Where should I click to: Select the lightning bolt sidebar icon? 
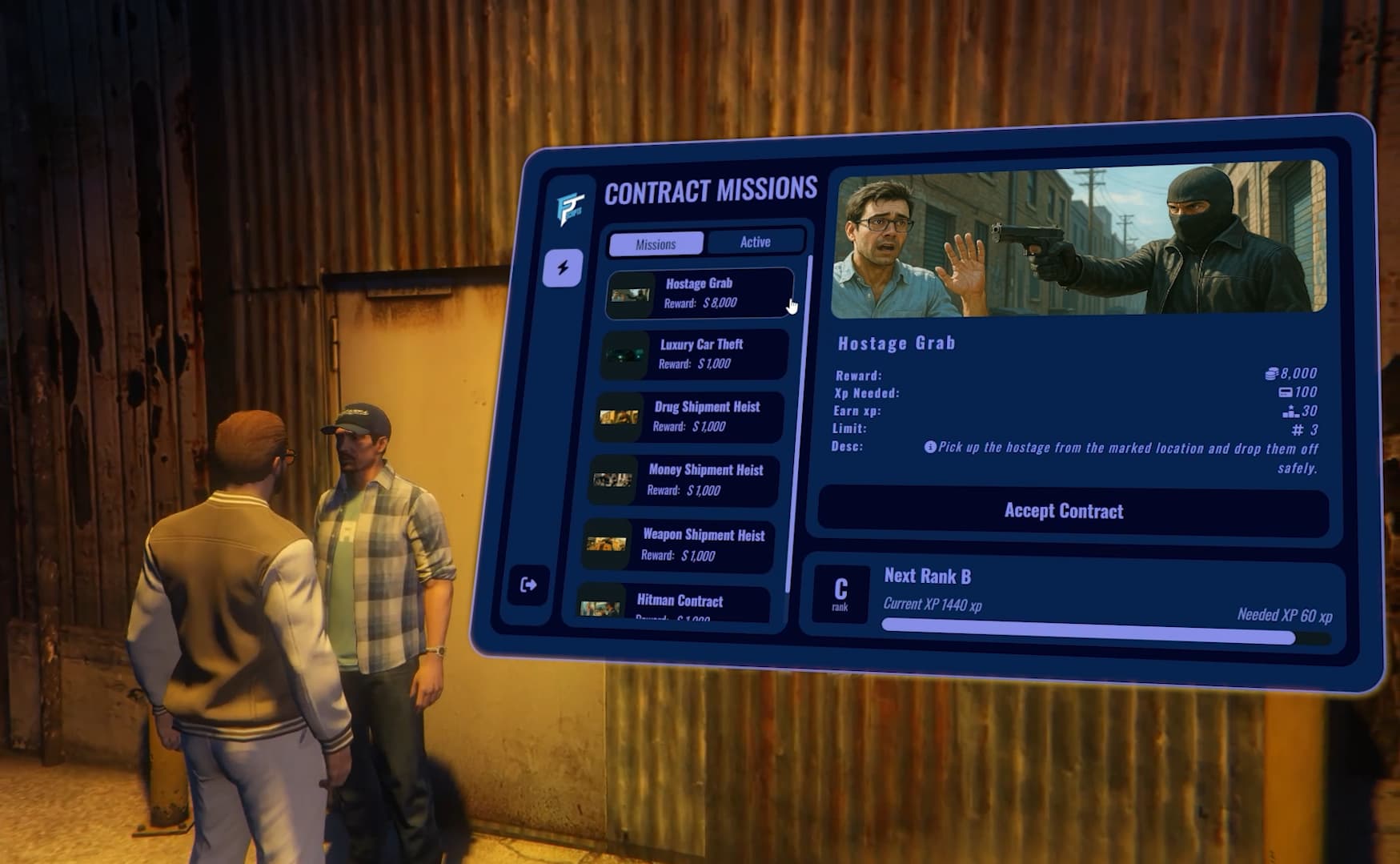point(563,267)
